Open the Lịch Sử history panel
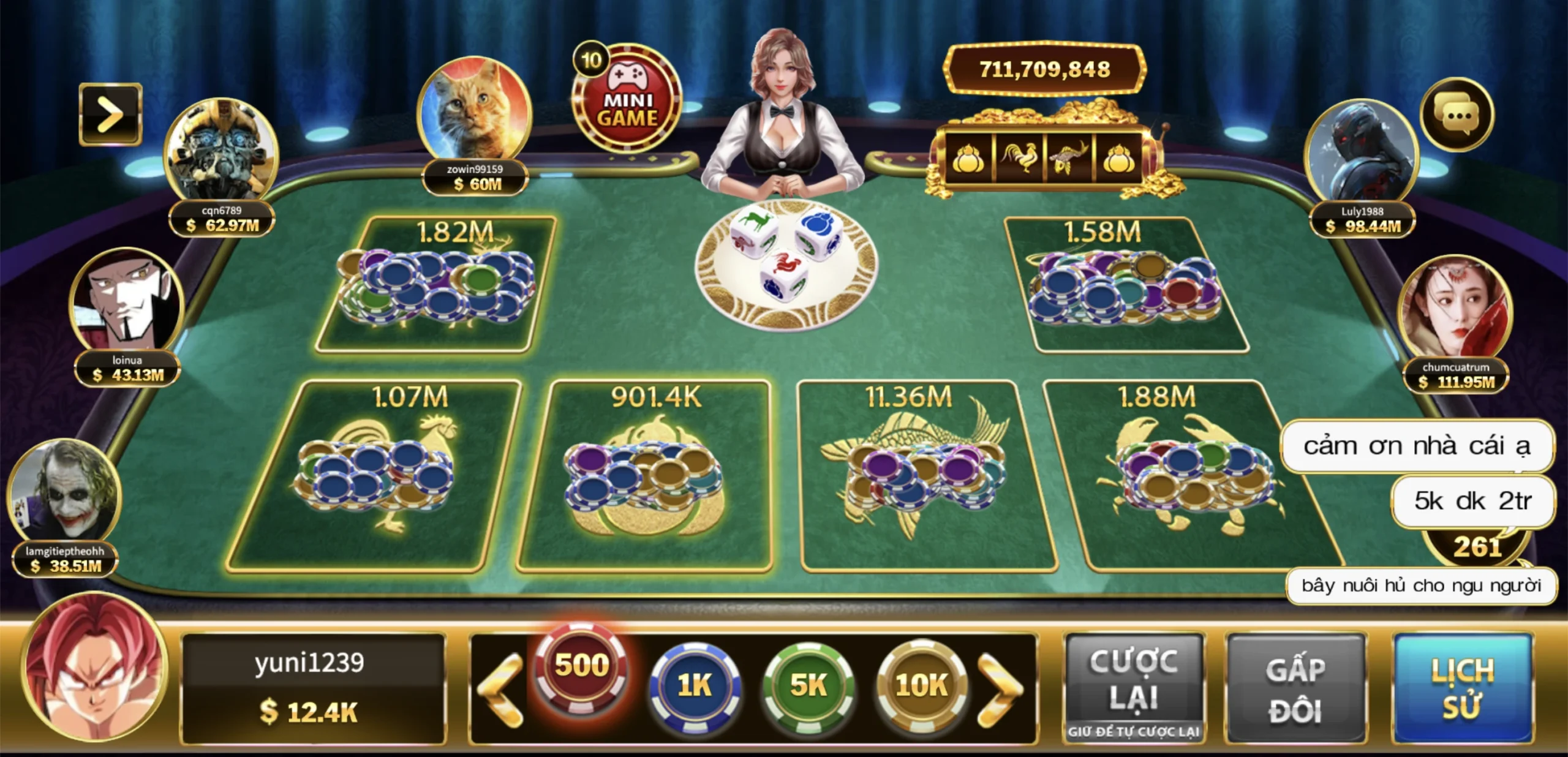Screen dimensions: 1568x757 tap(1463, 688)
